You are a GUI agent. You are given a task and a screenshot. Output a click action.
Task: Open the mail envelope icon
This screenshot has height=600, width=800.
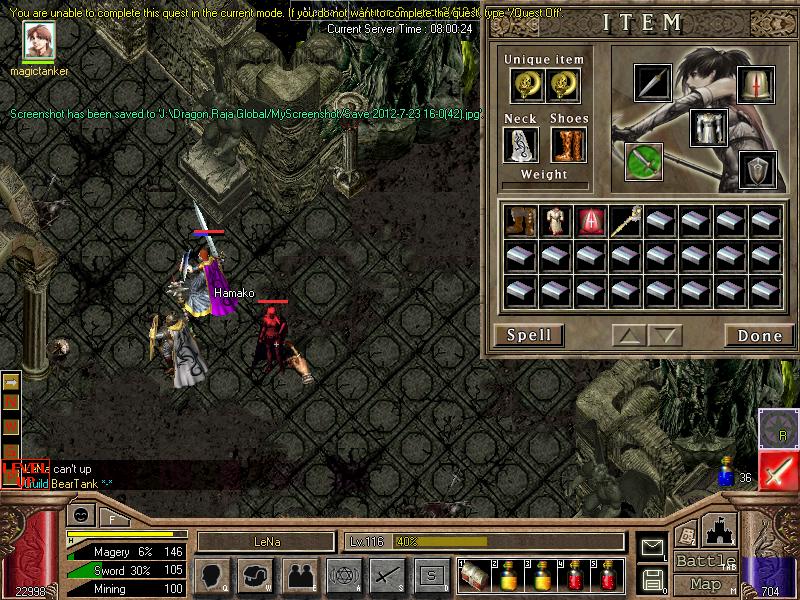coord(653,547)
